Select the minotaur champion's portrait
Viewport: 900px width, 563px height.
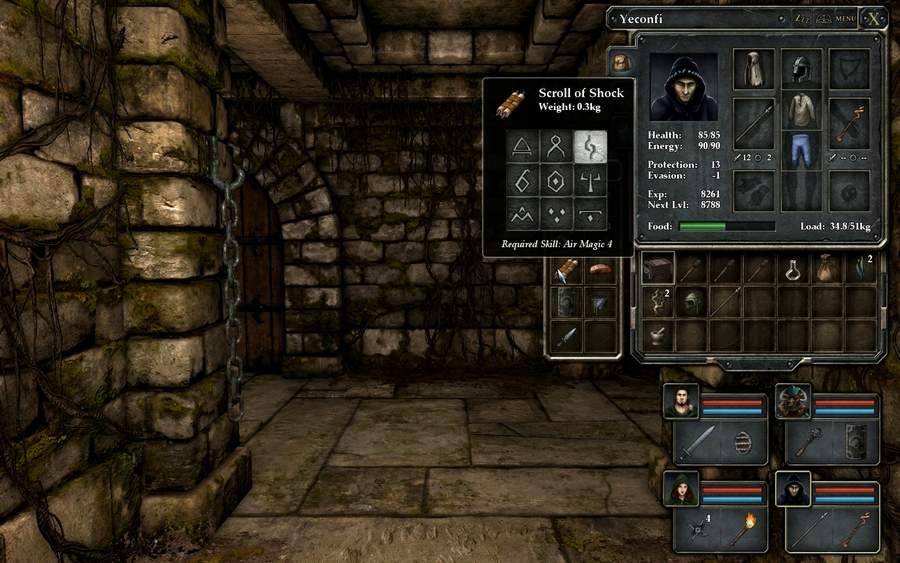793,401
